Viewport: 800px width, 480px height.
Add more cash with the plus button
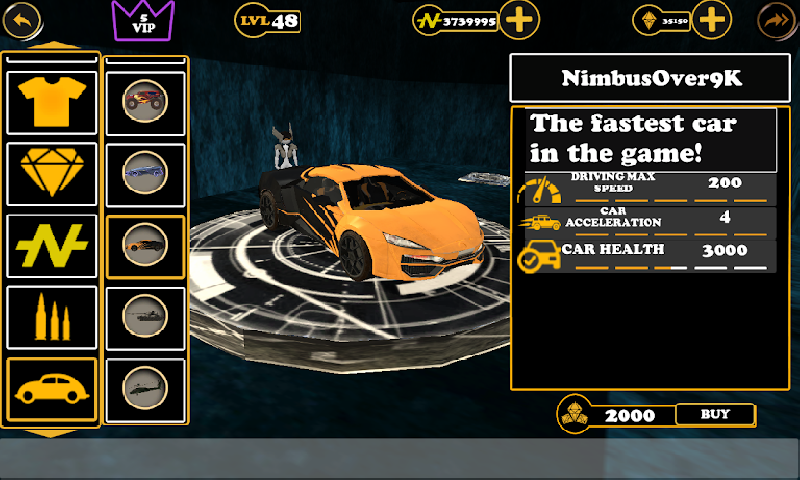coord(519,18)
